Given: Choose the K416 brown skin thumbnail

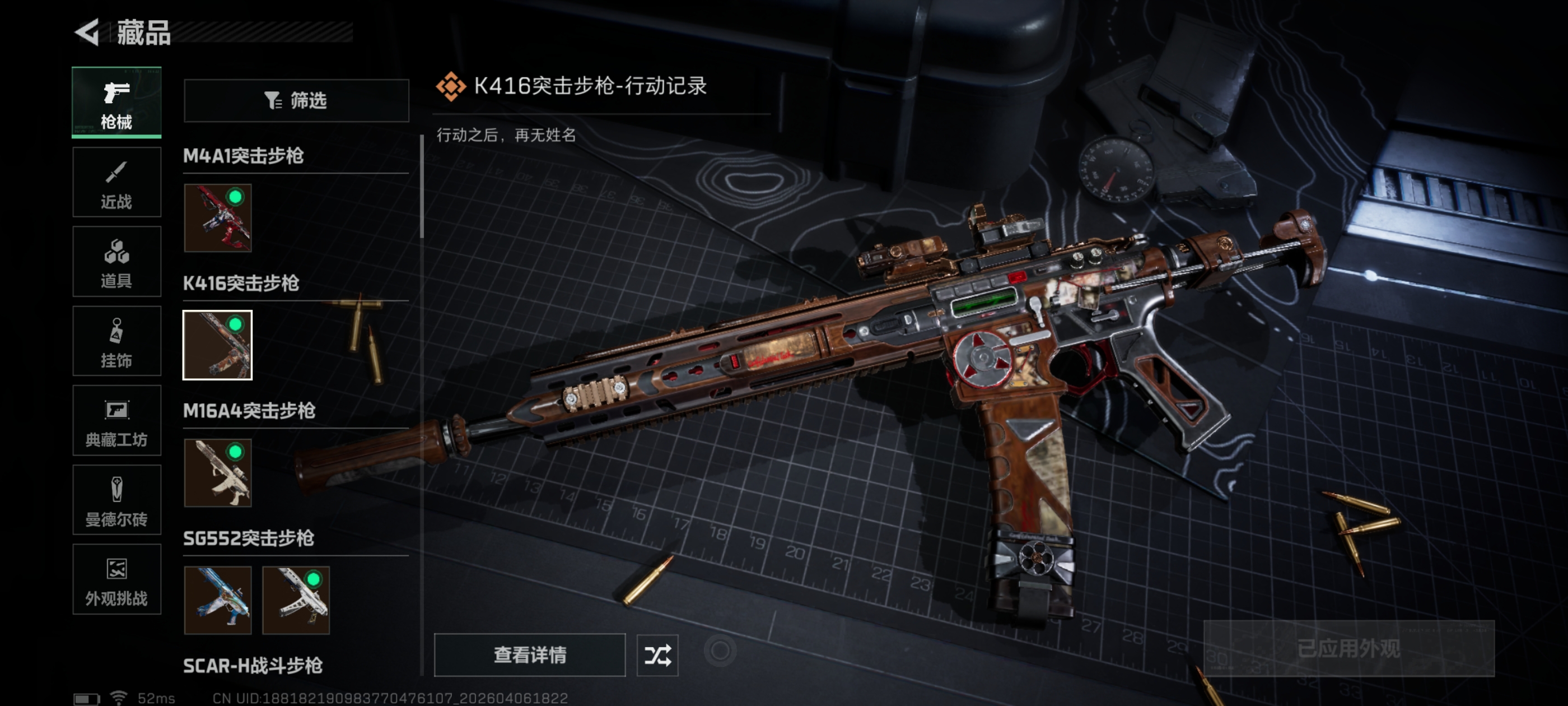Looking at the screenshot, I should pos(217,345).
